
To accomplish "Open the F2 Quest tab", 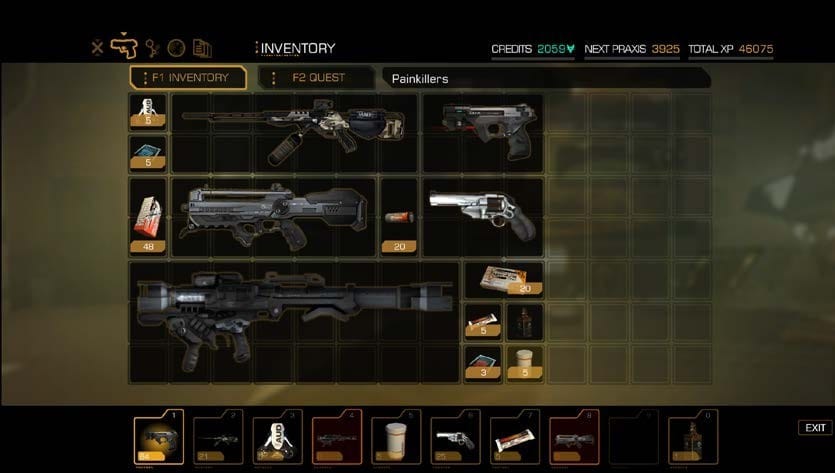I will (x=316, y=77).
